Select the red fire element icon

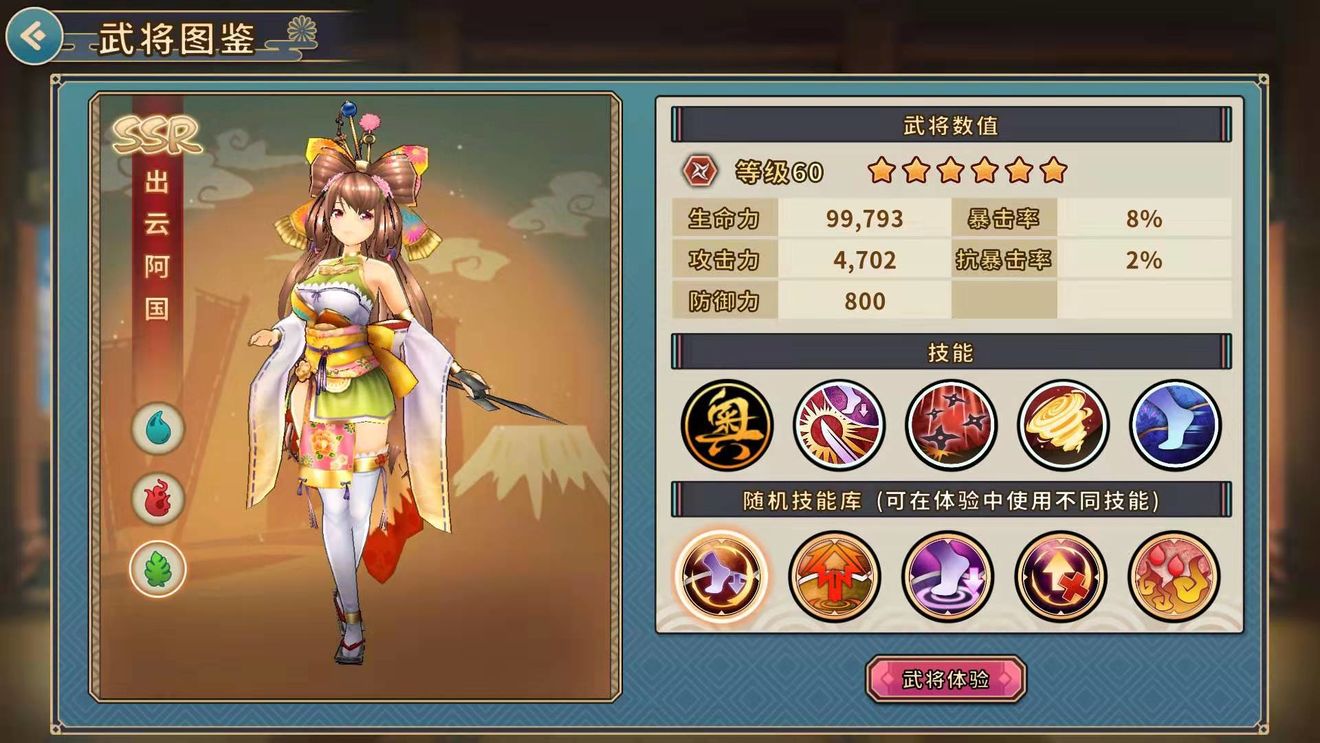point(158,498)
